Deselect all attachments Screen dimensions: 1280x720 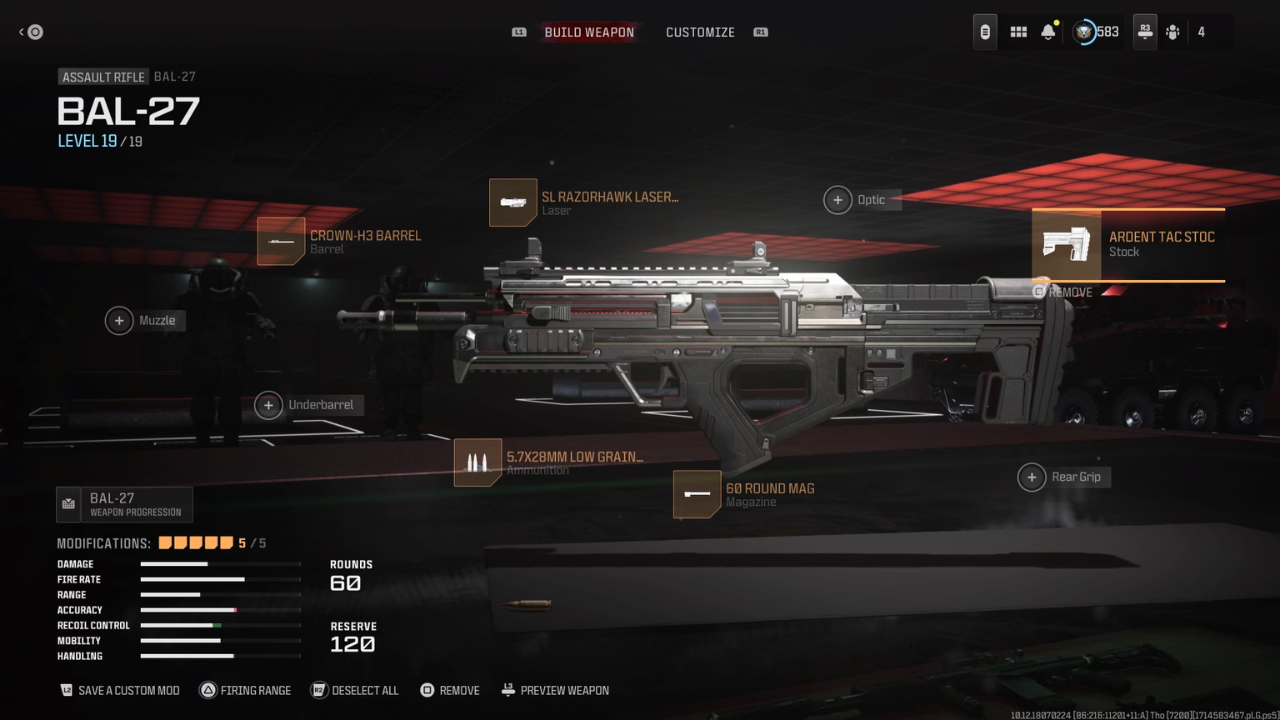click(355, 690)
